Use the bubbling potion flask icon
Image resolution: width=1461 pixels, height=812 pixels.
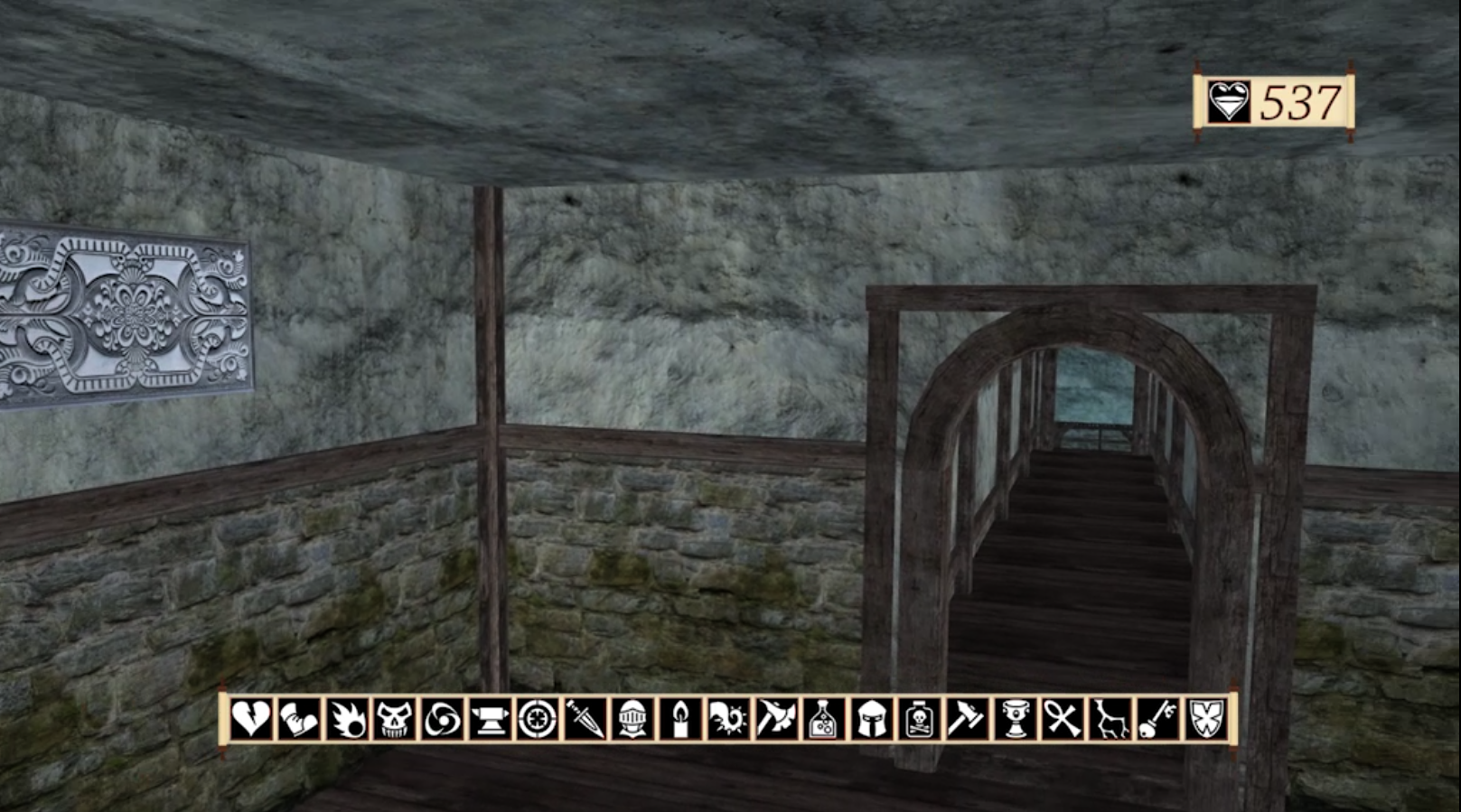click(x=824, y=720)
